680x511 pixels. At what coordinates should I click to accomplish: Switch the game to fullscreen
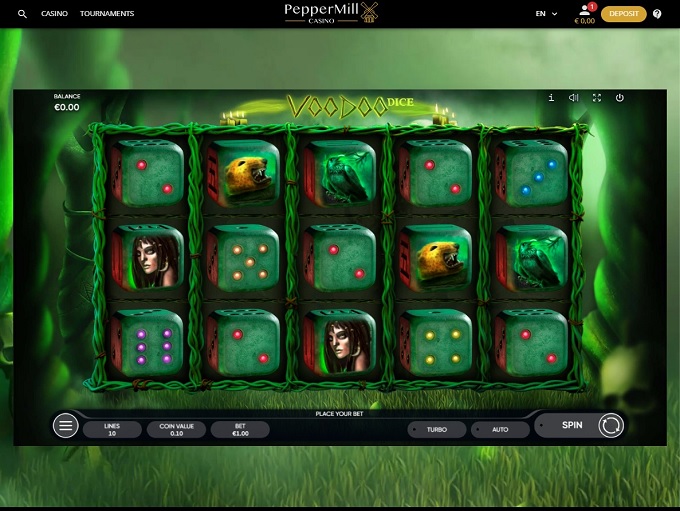(x=597, y=98)
